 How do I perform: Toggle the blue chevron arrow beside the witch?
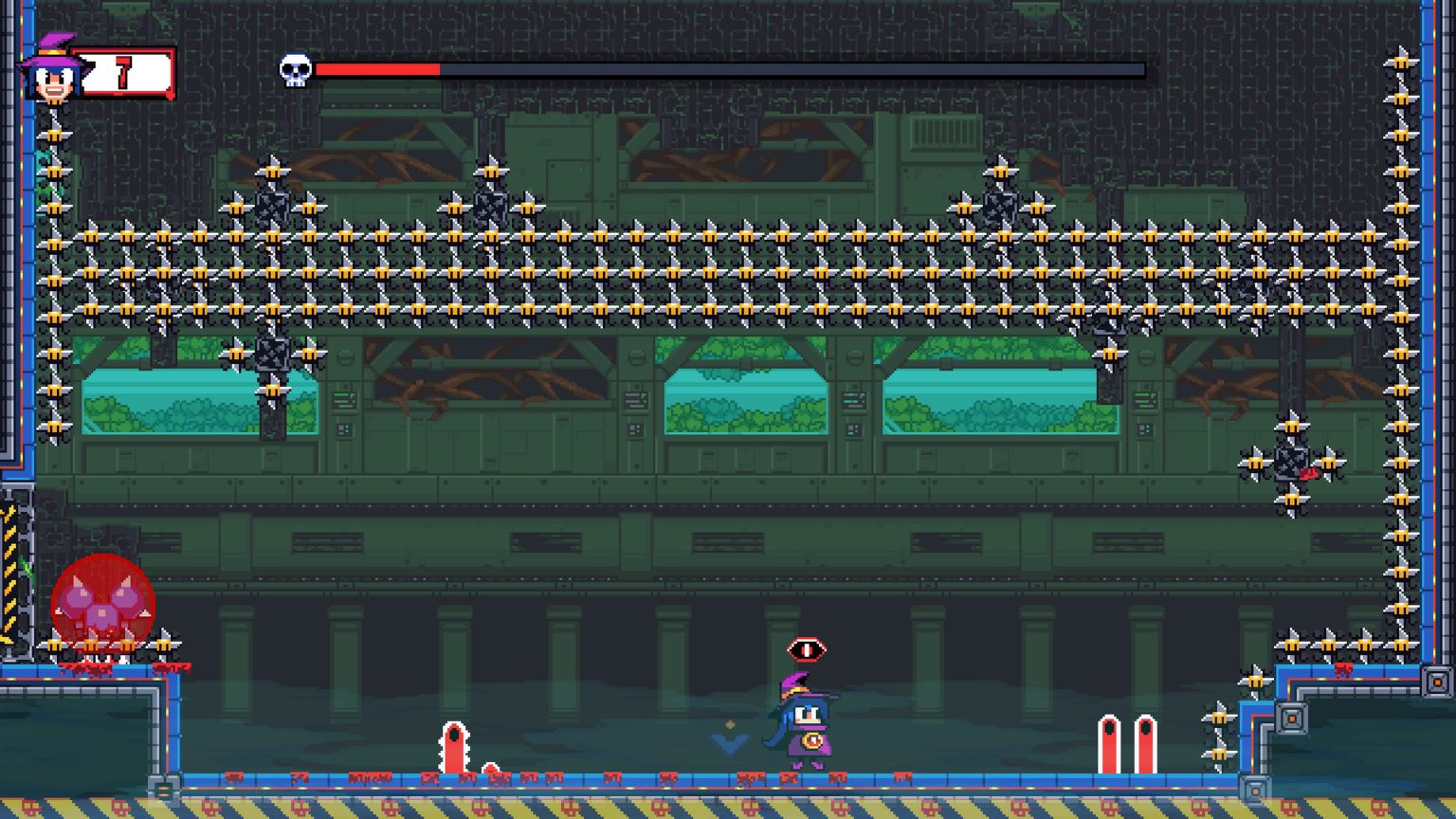[x=728, y=746]
